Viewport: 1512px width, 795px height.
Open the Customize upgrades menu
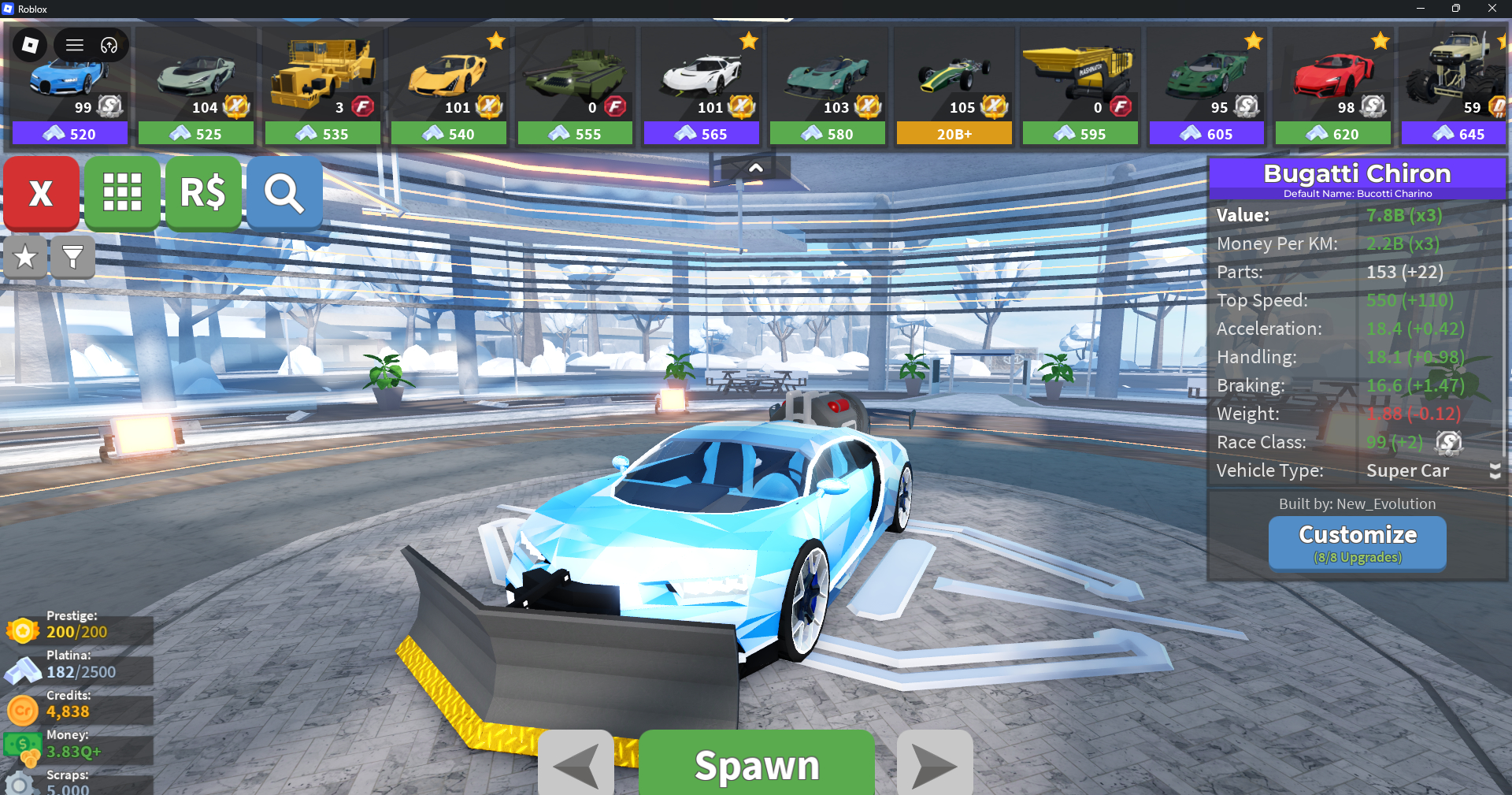[1357, 542]
